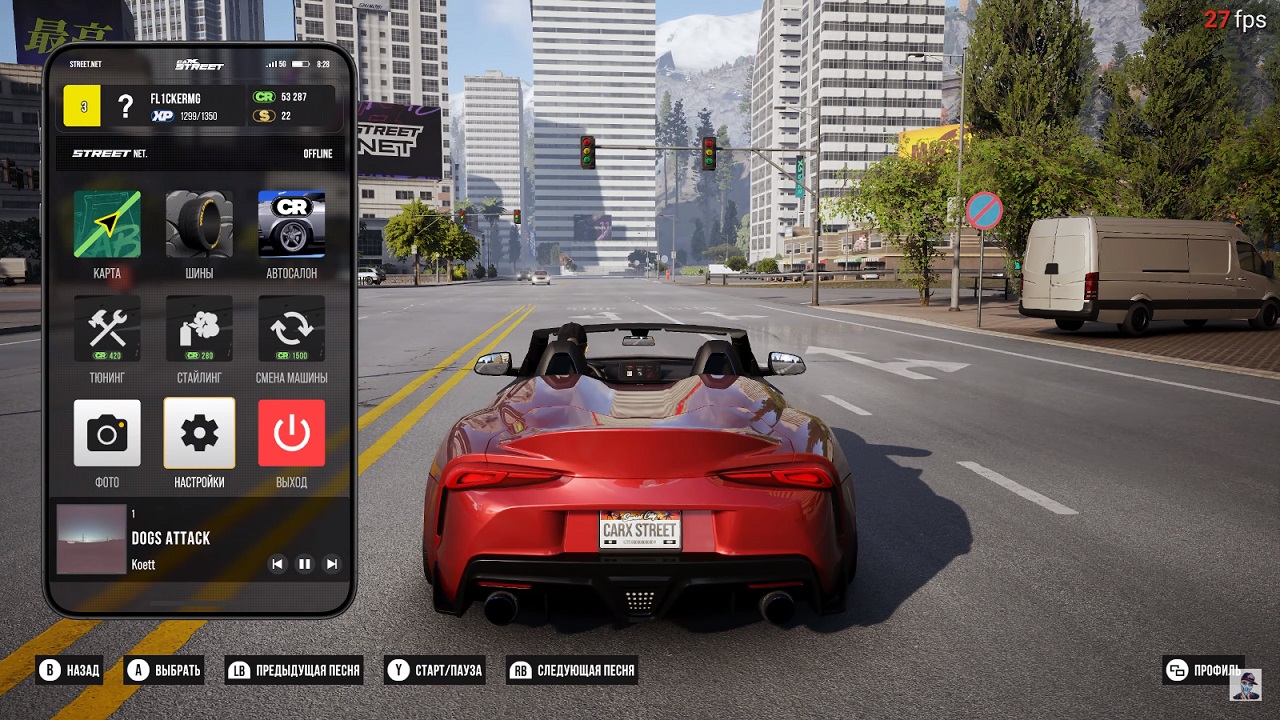Skip to the next song

pyautogui.click(x=332, y=564)
